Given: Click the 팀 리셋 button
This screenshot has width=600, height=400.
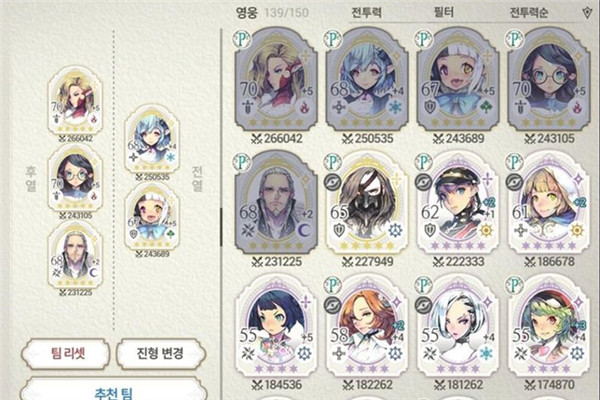Looking at the screenshot, I should click(x=65, y=353).
